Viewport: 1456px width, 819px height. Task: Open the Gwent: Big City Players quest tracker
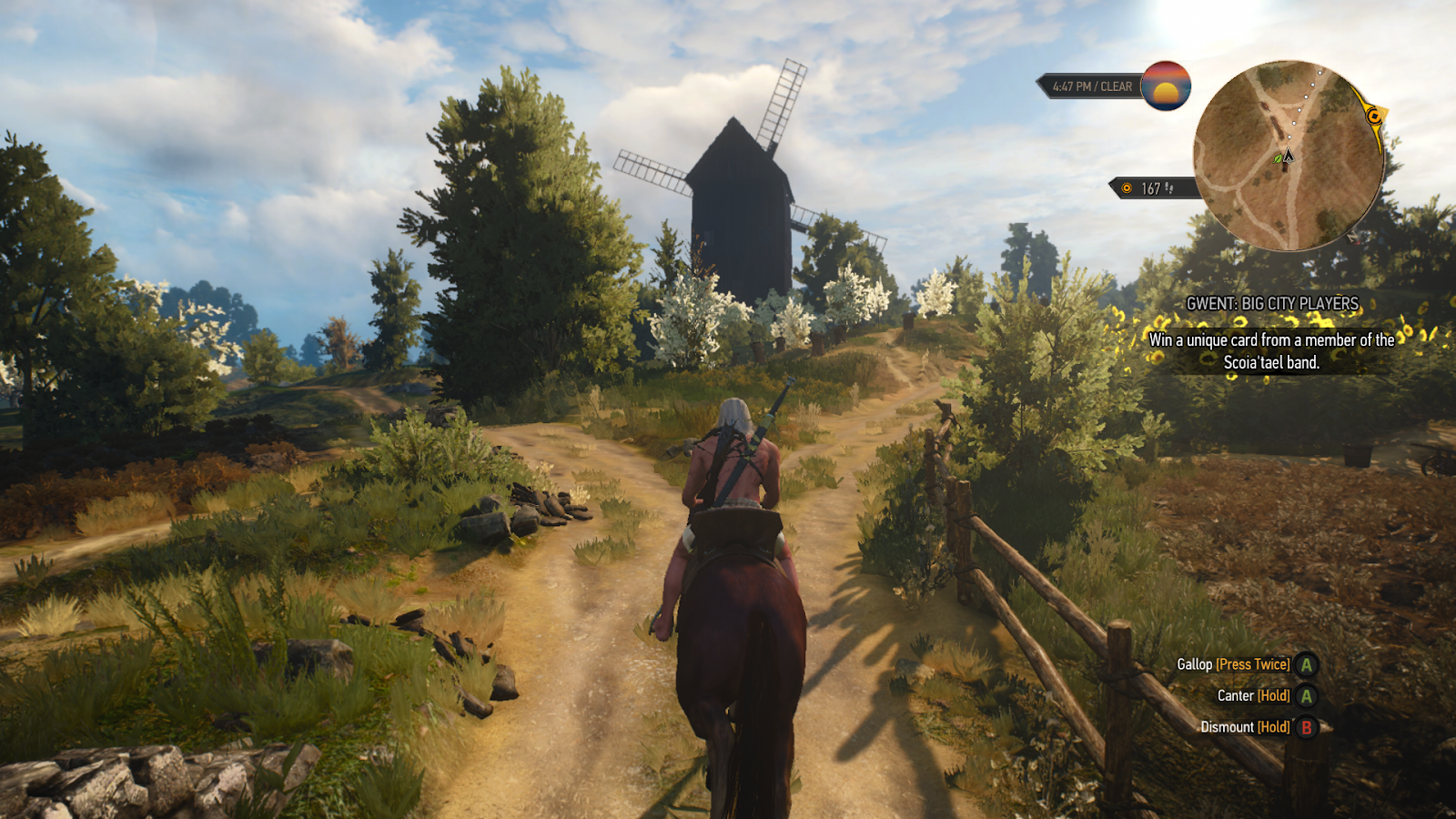click(1271, 304)
